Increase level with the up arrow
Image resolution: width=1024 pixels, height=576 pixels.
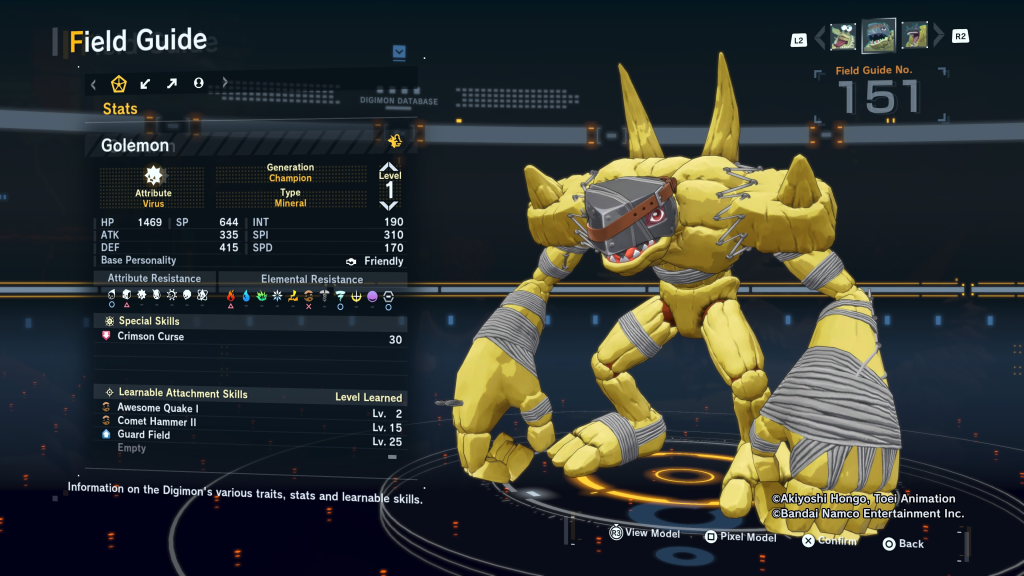click(x=389, y=168)
